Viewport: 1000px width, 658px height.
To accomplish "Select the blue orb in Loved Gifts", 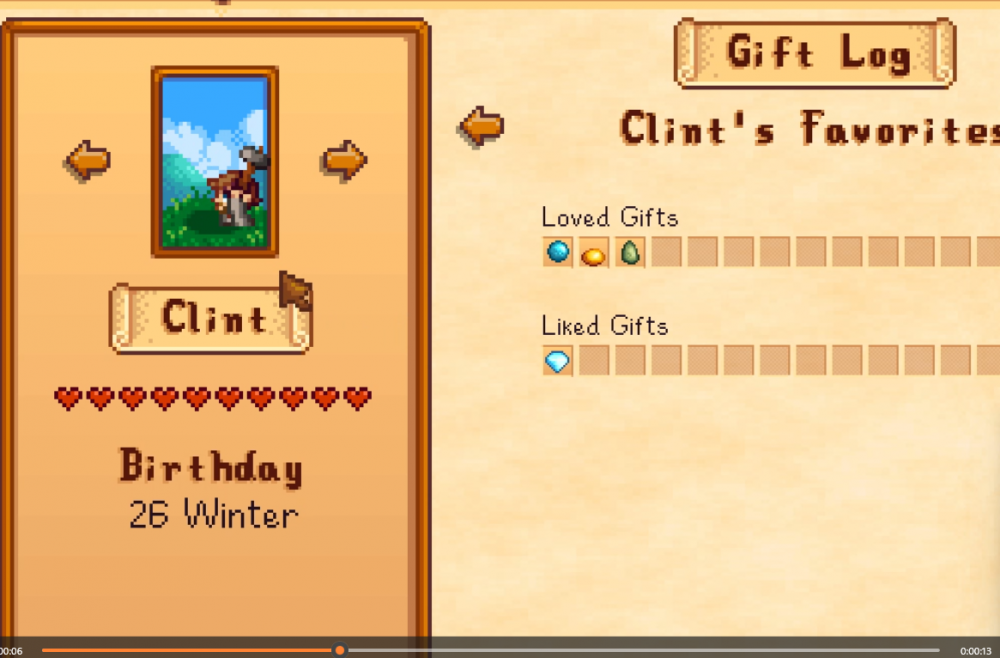I will pyautogui.click(x=558, y=252).
